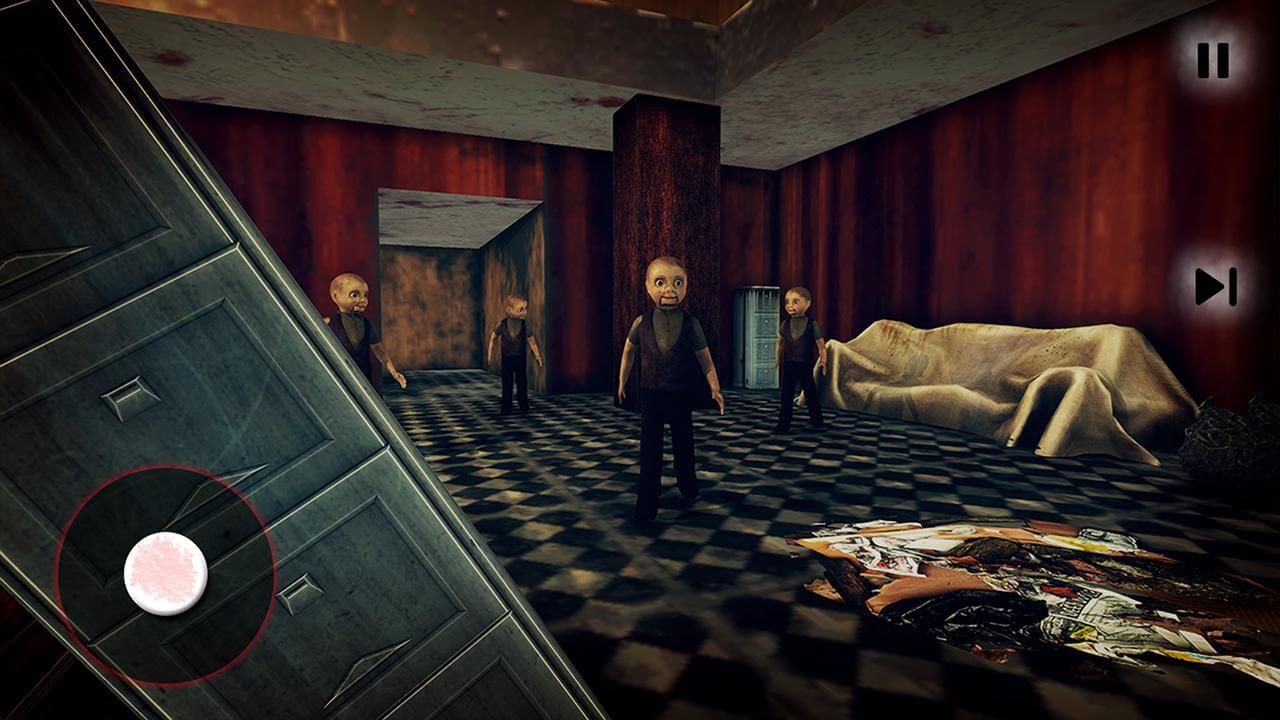Image resolution: width=1280 pixels, height=720 pixels.
Task: Pause the game with the pause button
Action: (1213, 61)
